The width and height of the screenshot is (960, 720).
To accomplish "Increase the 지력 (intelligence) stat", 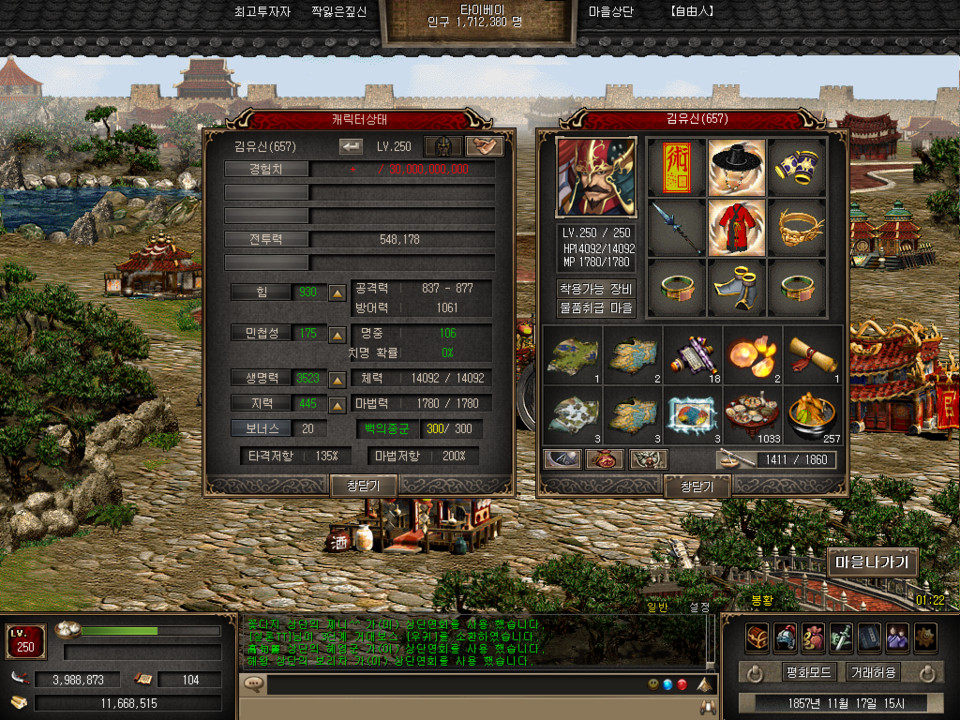I will 338,403.
